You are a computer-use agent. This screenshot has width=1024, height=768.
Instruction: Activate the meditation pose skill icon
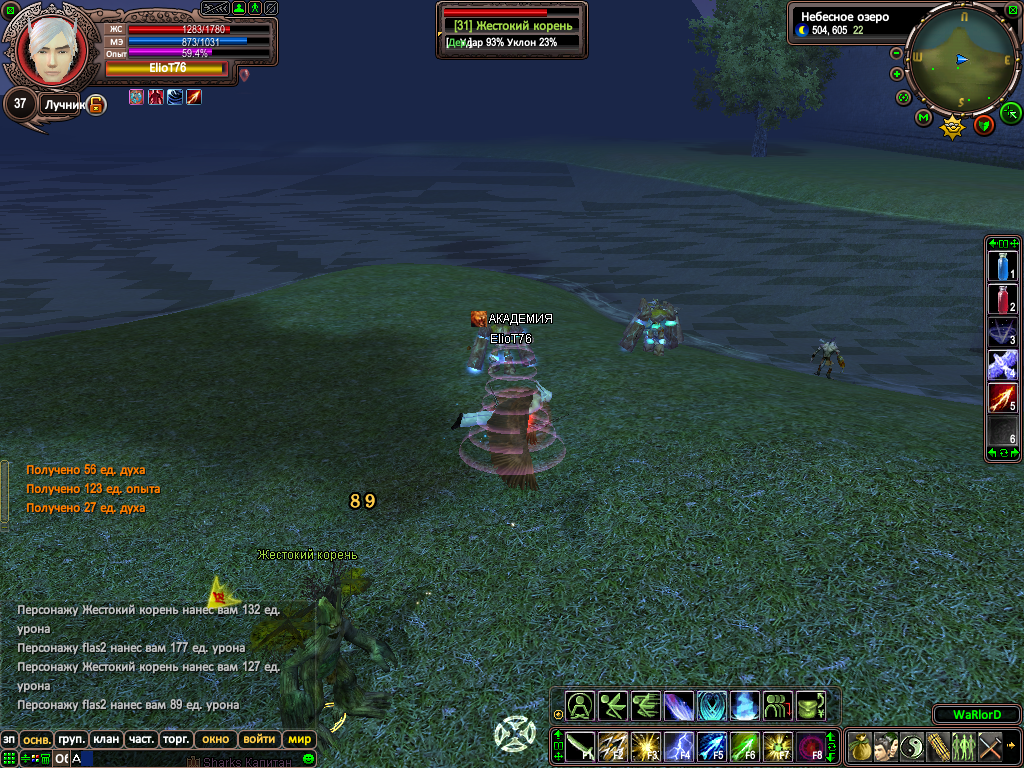(x=581, y=706)
